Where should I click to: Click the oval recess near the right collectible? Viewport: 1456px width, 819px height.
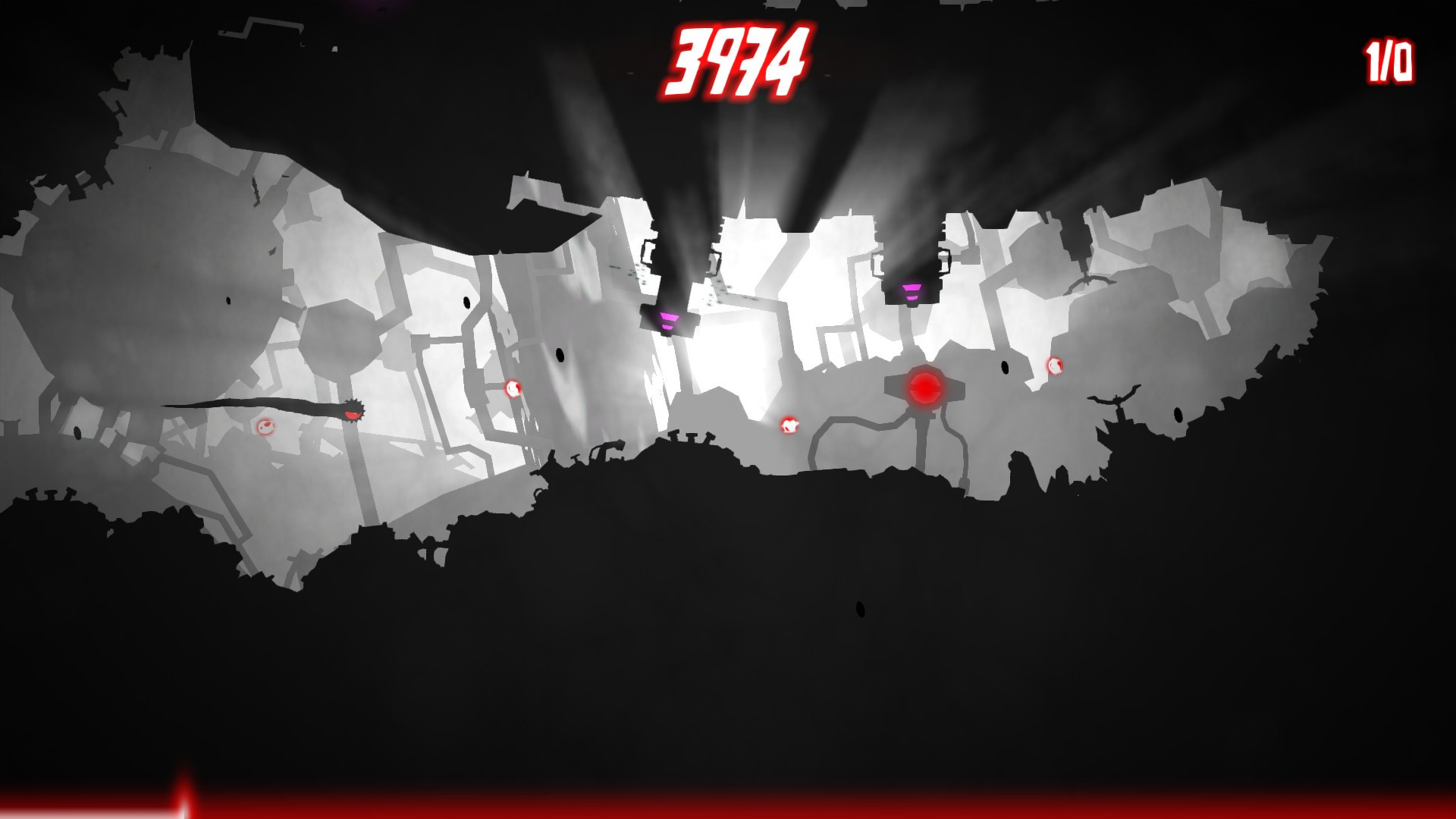pos(1005,366)
